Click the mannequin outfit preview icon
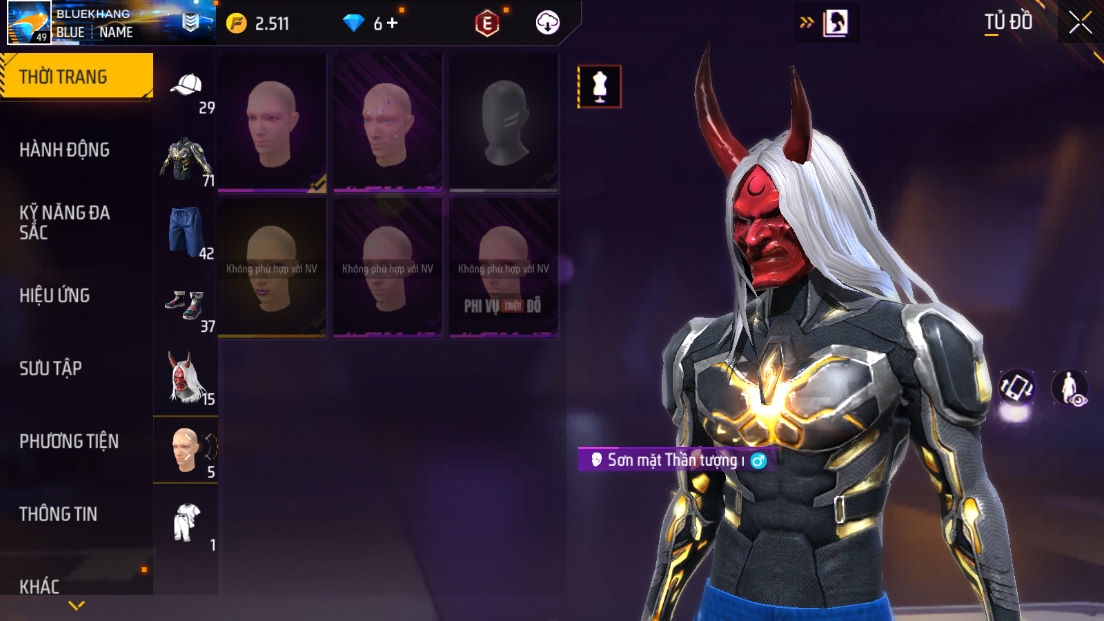The height and width of the screenshot is (621, 1104). point(599,87)
